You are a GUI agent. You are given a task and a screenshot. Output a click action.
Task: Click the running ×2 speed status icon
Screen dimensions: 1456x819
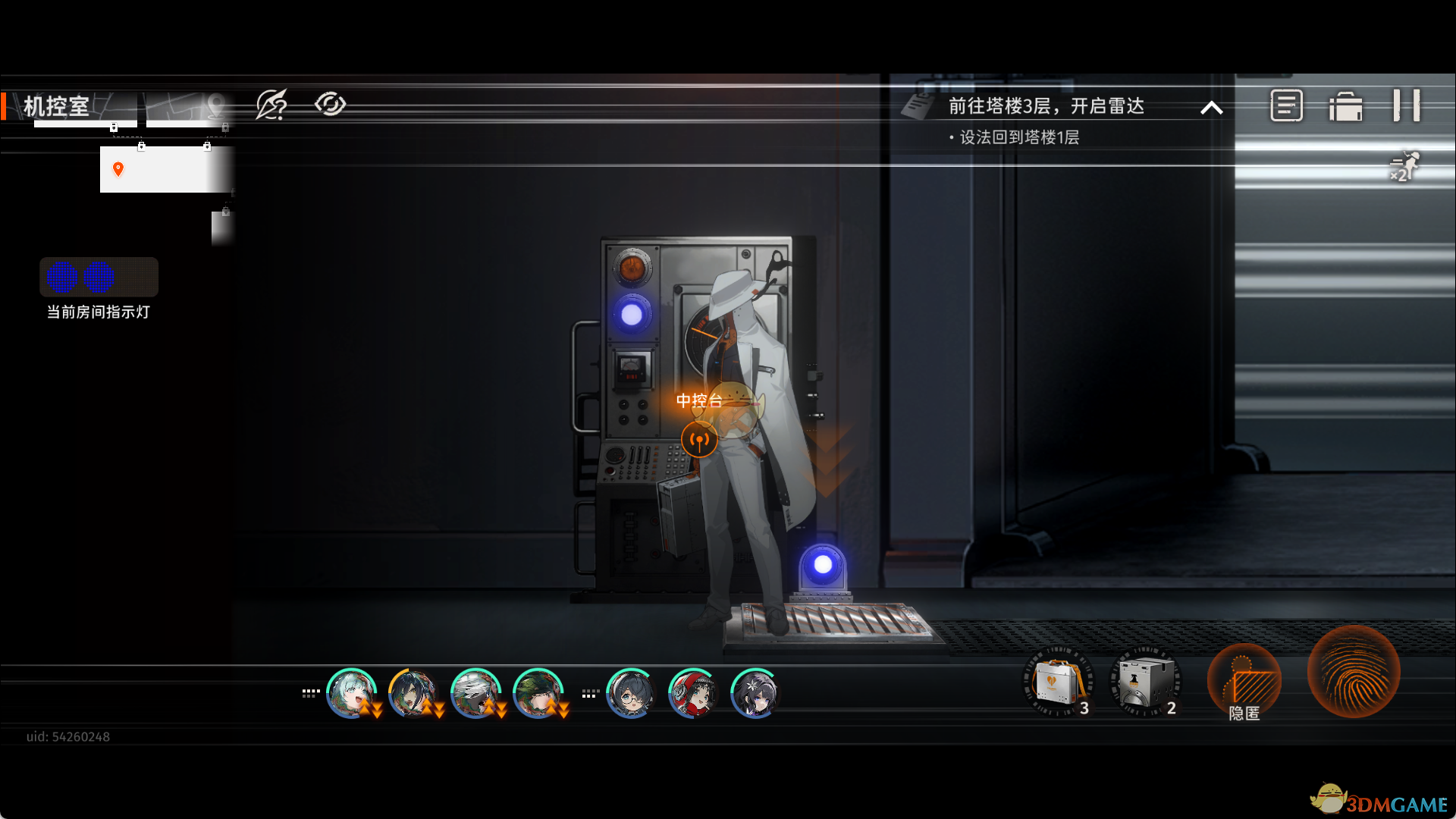[x=1401, y=167]
